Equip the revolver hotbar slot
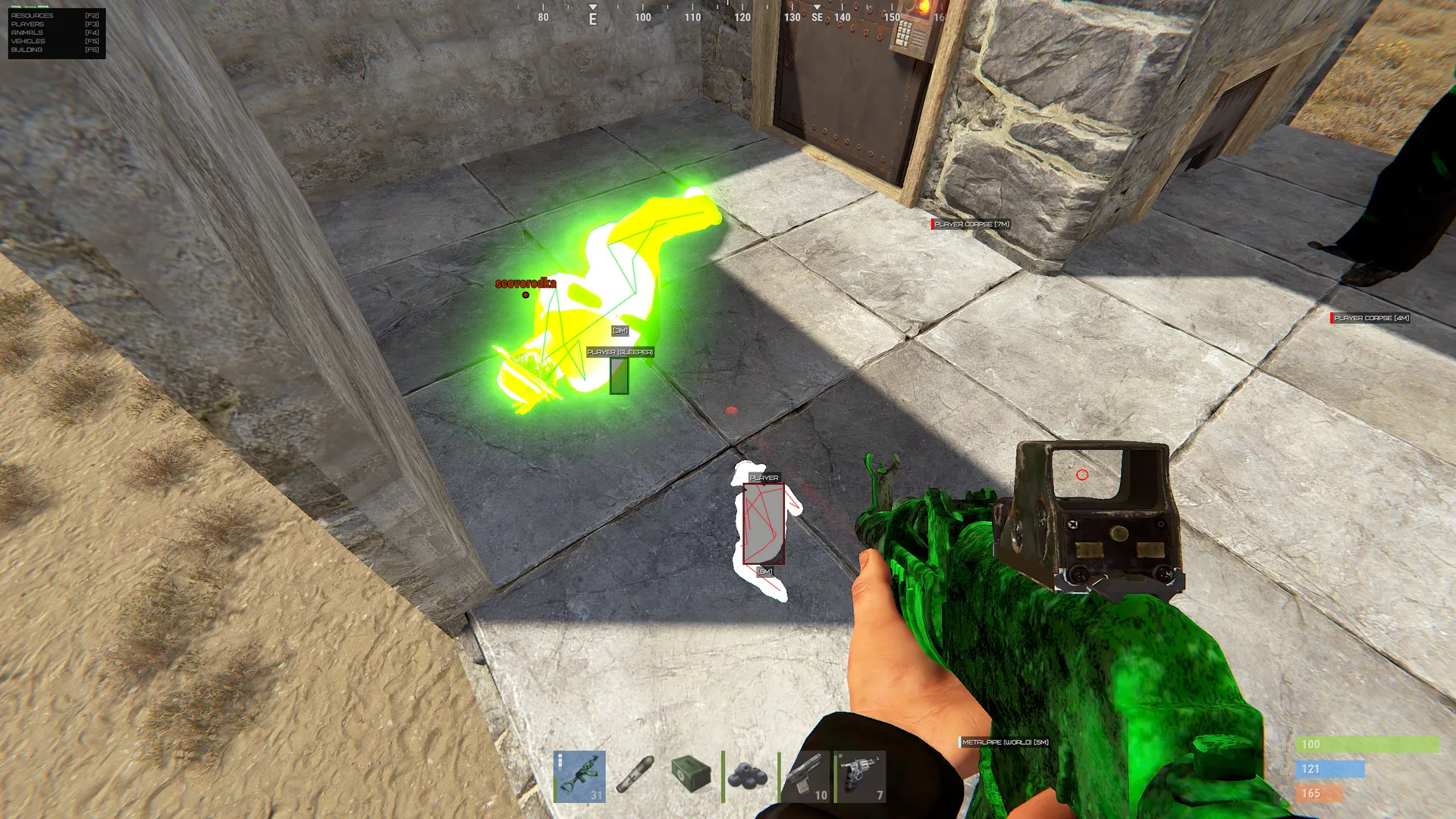1456x819 pixels. coord(860,777)
